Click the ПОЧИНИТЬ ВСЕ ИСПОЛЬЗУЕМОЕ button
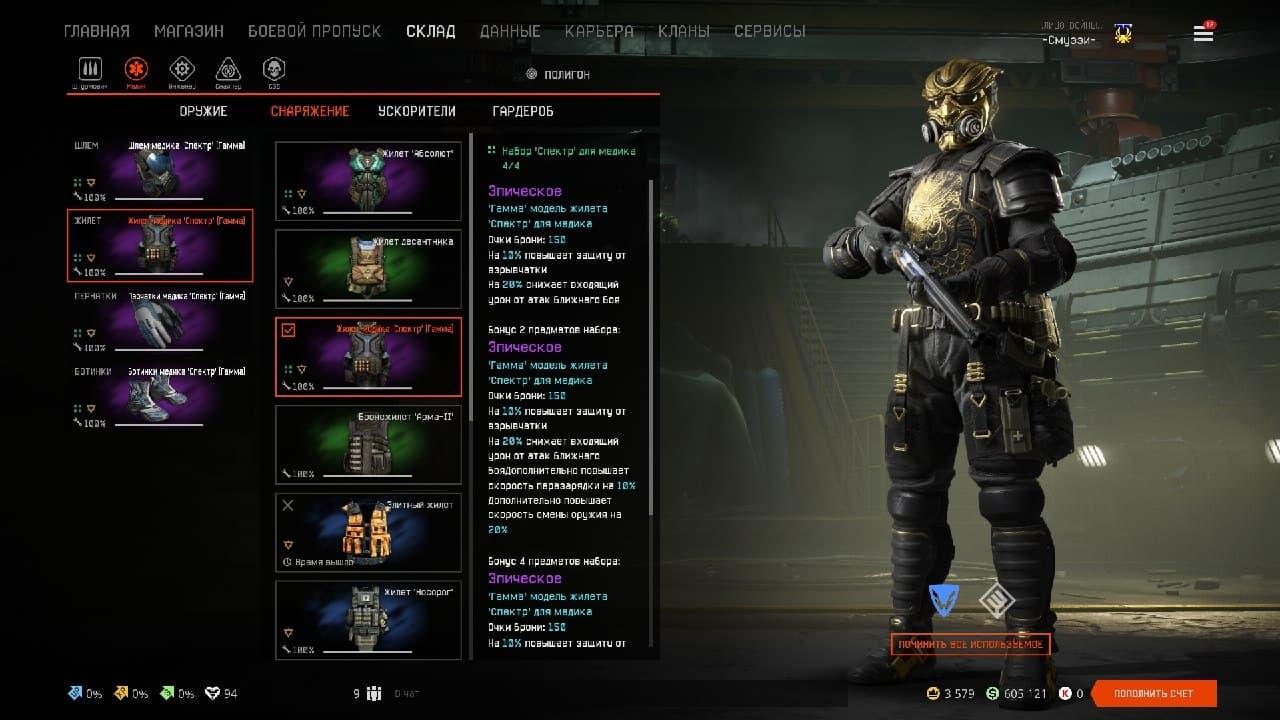Image resolution: width=1280 pixels, height=720 pixels. [971, 644]
